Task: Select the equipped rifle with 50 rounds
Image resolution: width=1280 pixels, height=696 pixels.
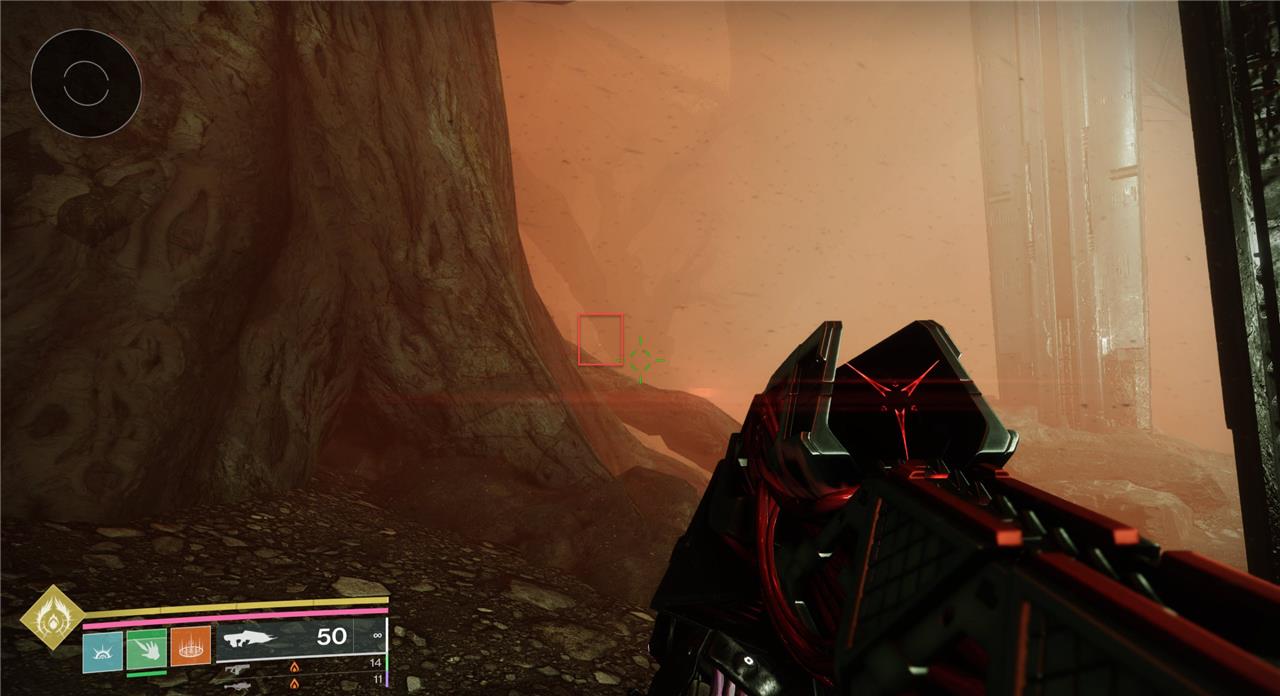Action: click(x=299, y=636)
